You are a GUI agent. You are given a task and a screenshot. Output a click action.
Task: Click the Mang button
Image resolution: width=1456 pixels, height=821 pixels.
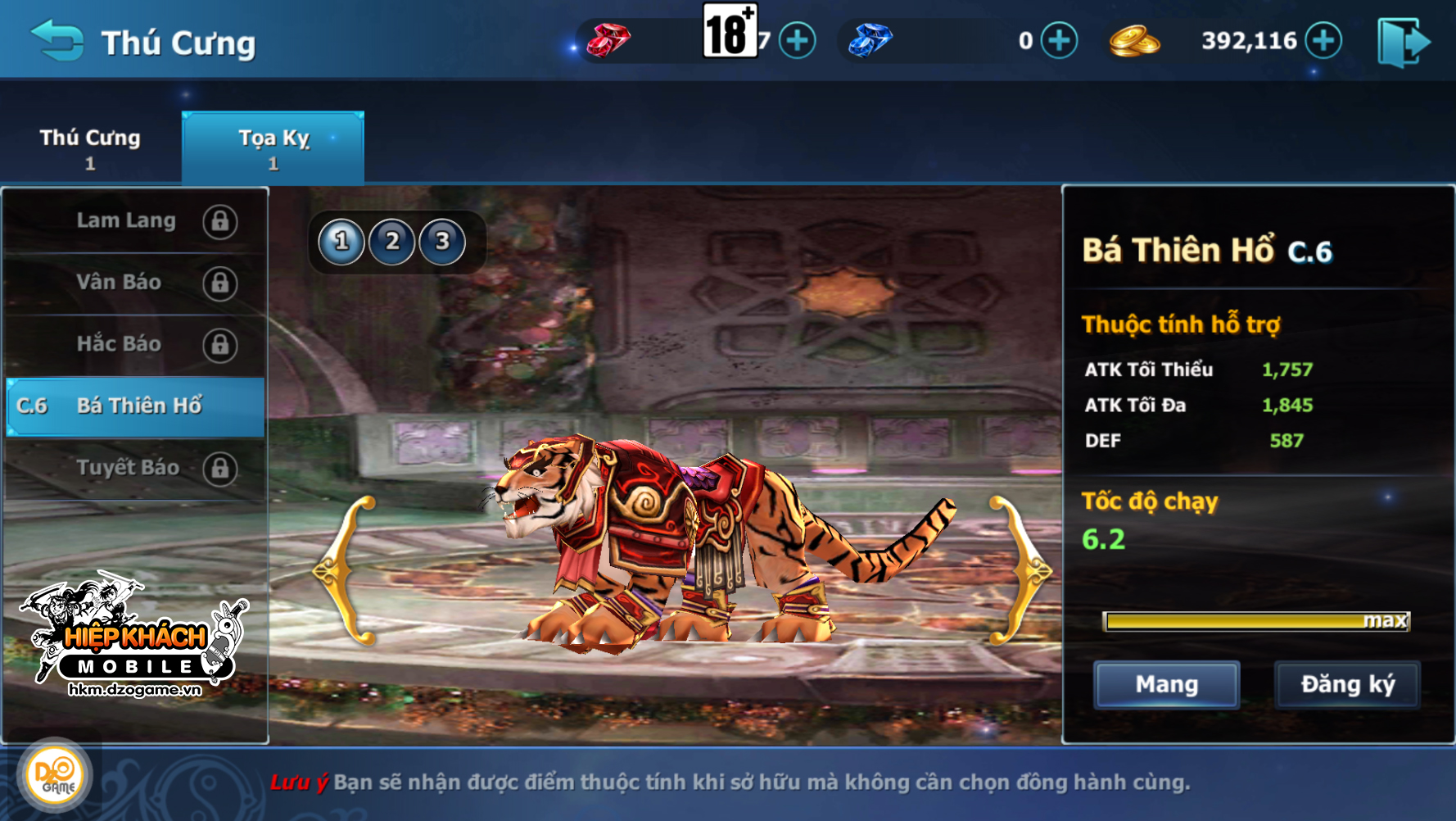(1166, 684)
